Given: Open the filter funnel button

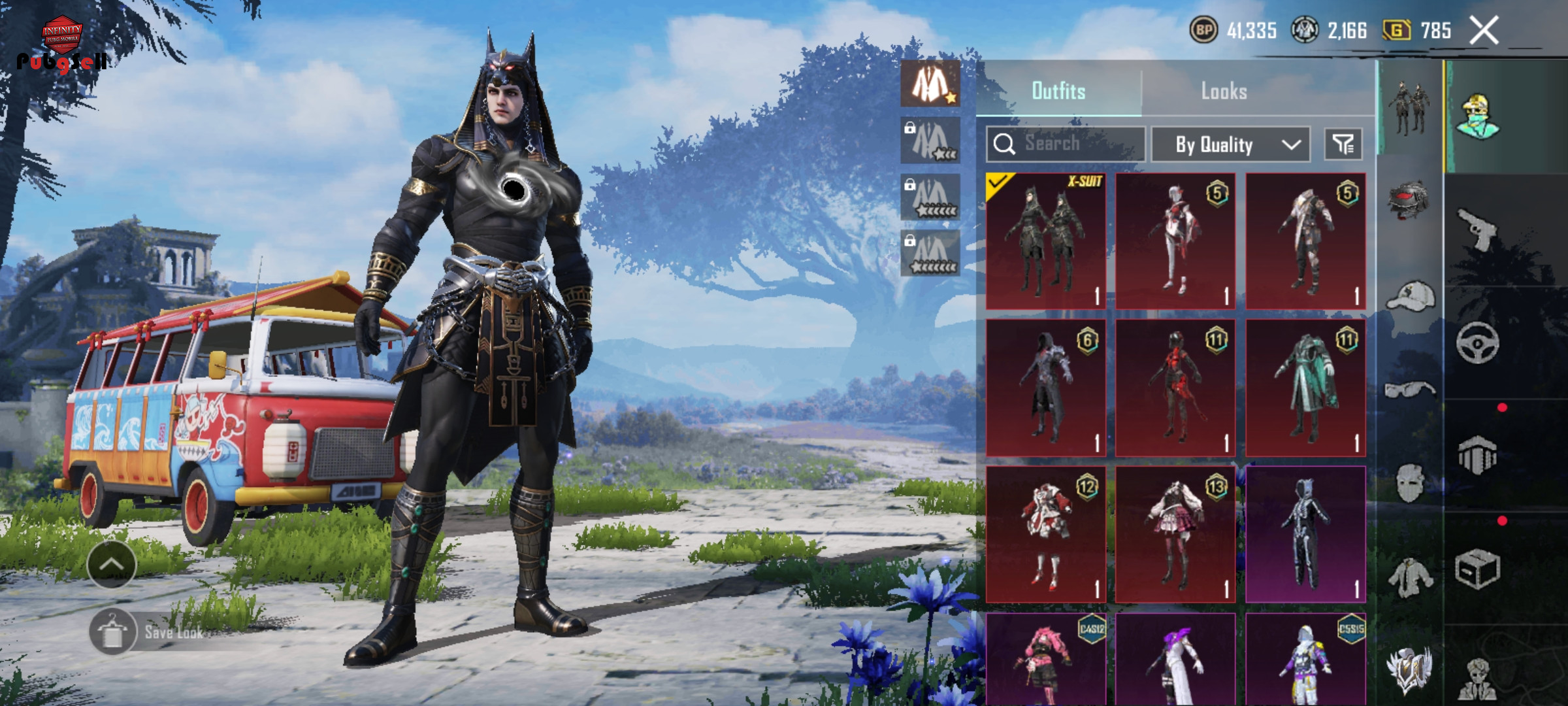Looking at the screenshot, I should point(1343,144).
